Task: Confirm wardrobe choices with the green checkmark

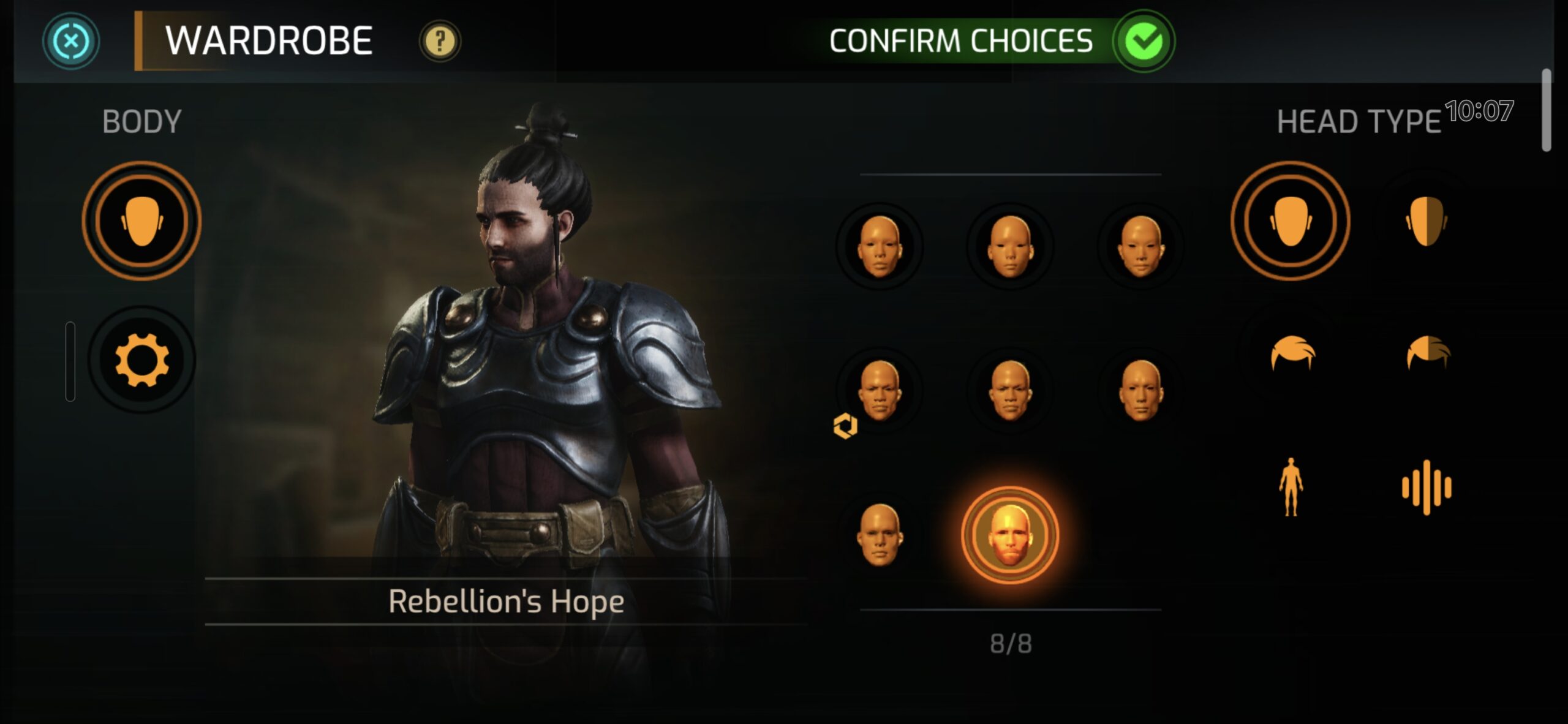Action: tap(1143, 41)
